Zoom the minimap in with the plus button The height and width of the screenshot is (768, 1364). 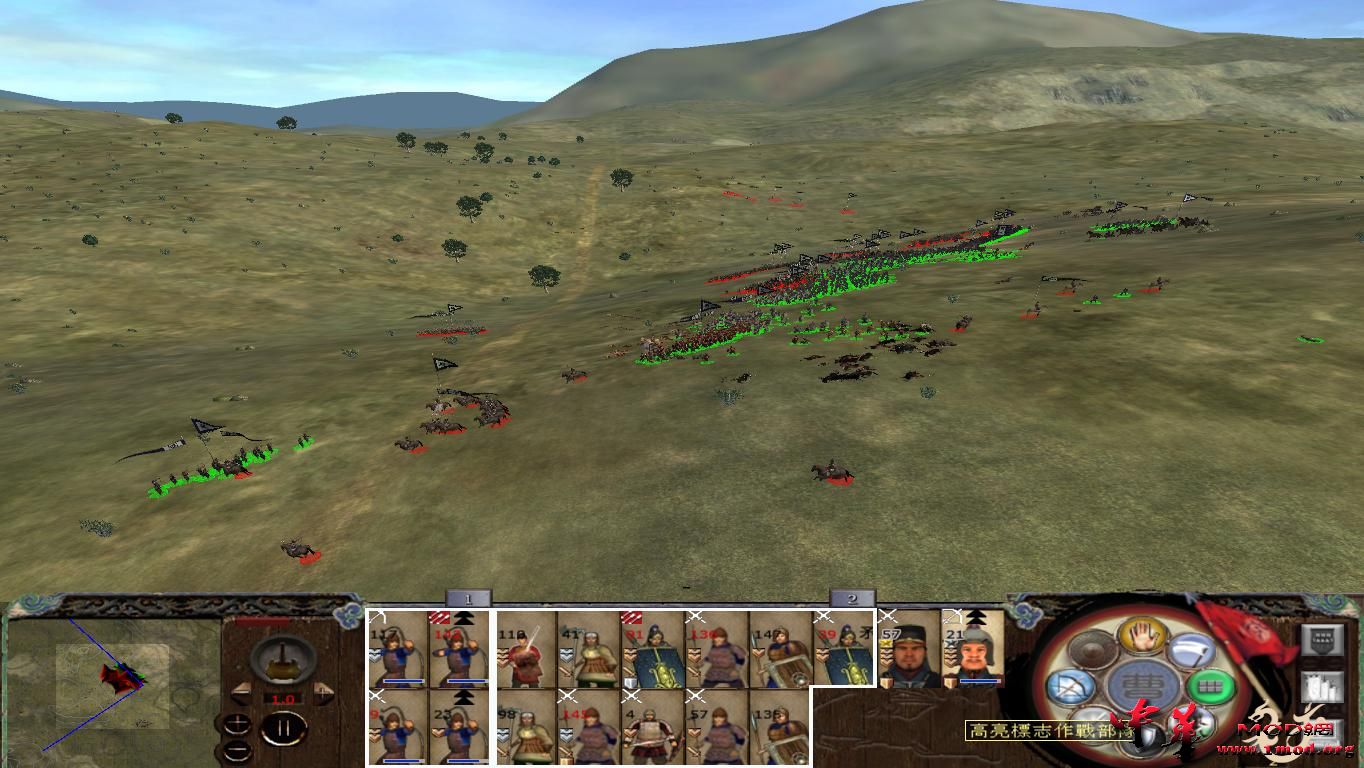click(238, 724)
